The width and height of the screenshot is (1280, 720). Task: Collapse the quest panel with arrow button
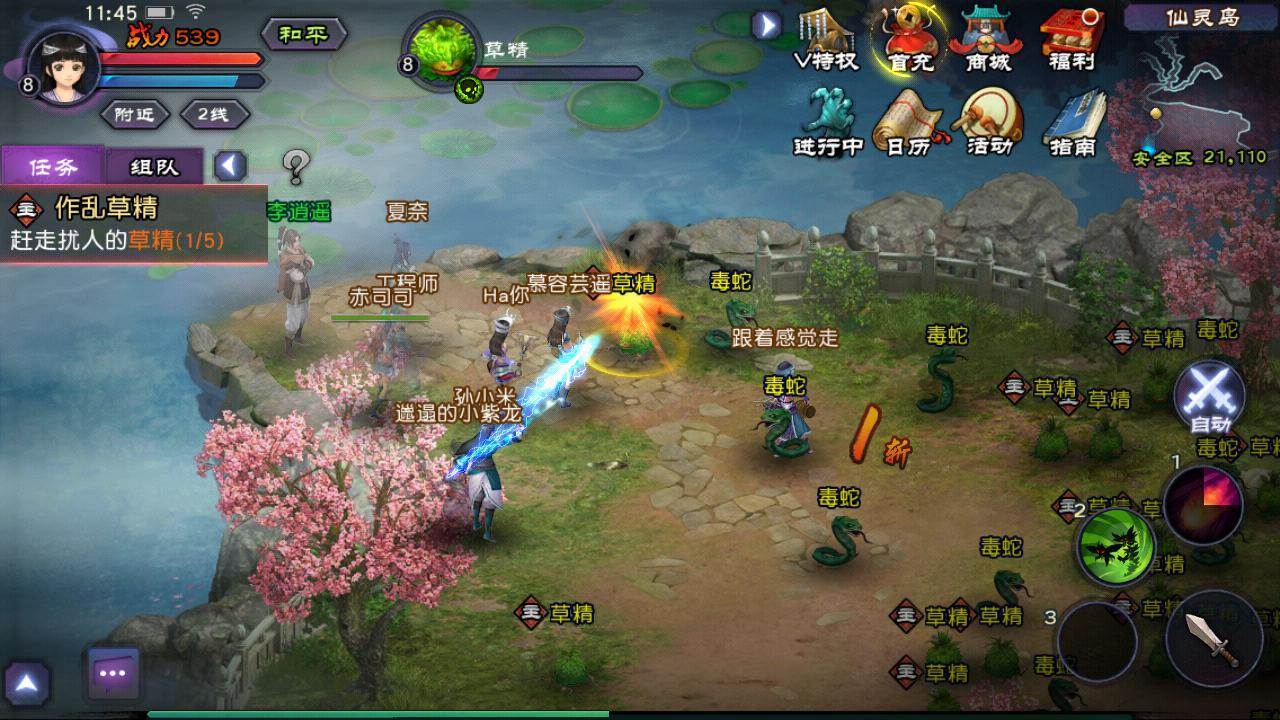point(231,165)
